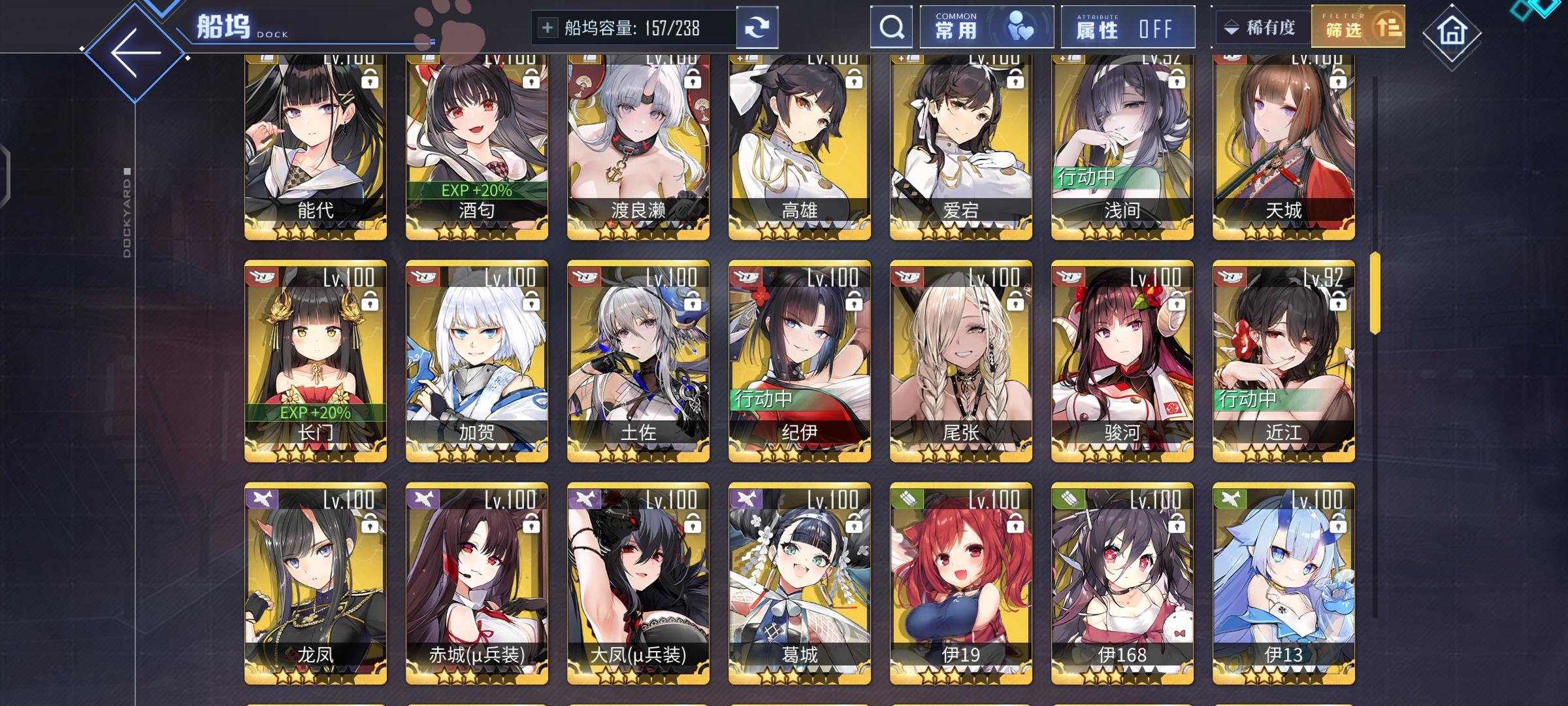This screenshot has width=1568, height=706.
Task: Click the cyan diamond icon at top right
Action: point(1543,8)
